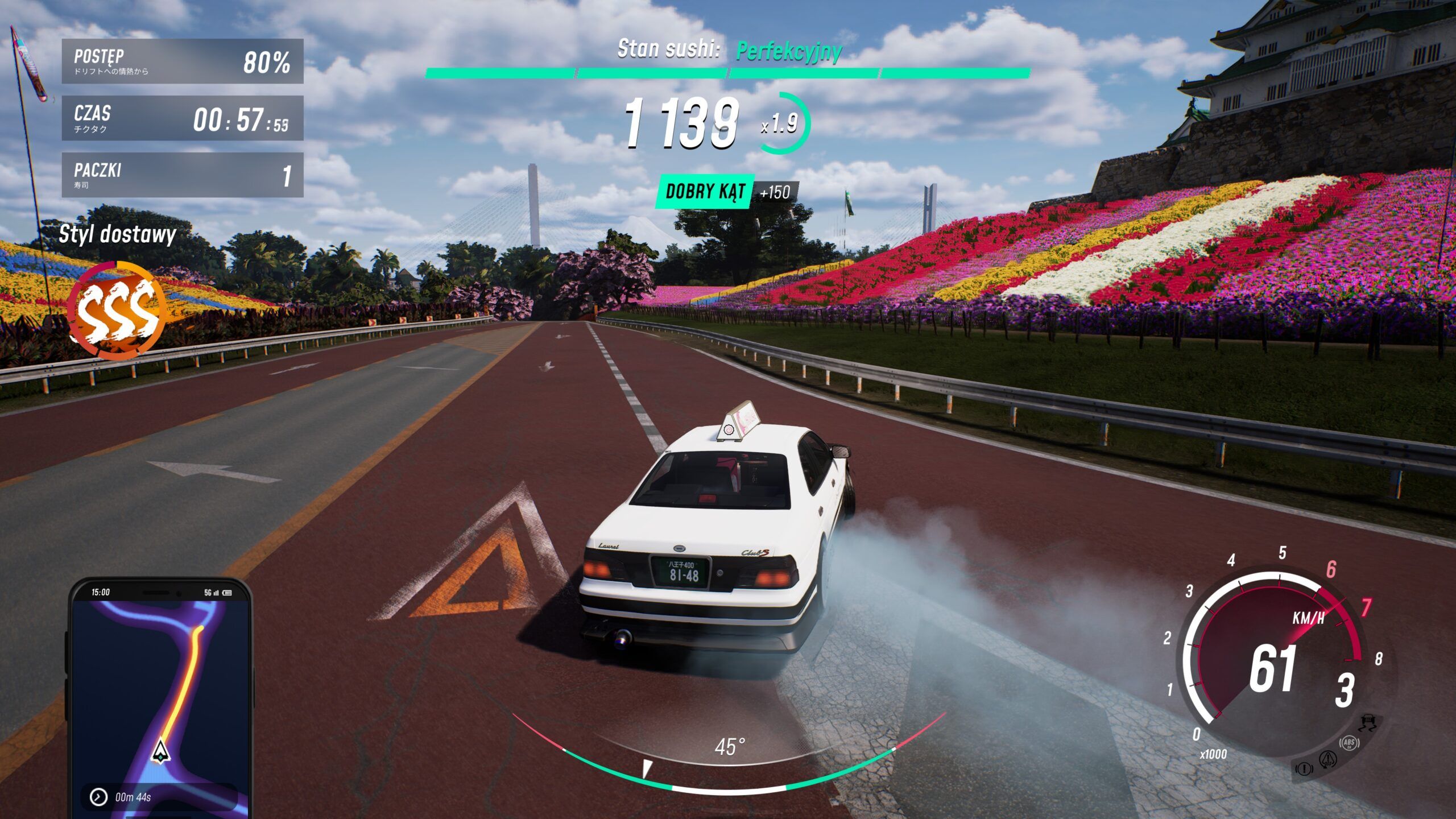Open the POSTĘP progress panel
Viewport: 1456px width, 819px height.
click(180, 60)
